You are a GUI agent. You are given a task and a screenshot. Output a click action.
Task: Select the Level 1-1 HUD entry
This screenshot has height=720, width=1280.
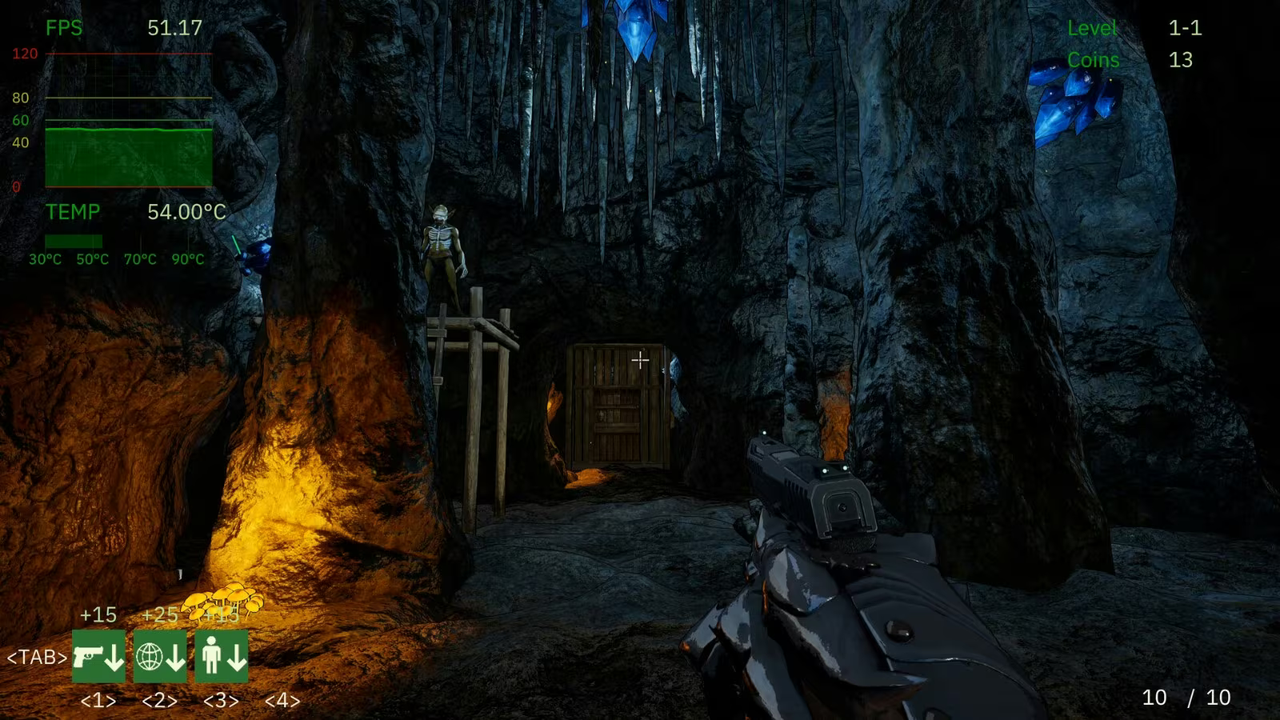click(x=1129, y=27)
